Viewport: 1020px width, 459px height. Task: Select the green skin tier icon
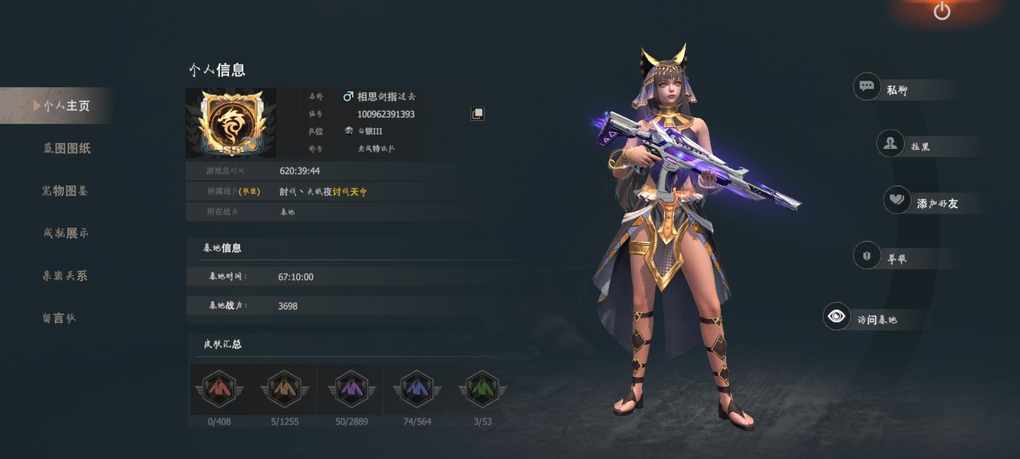point(482,387)
